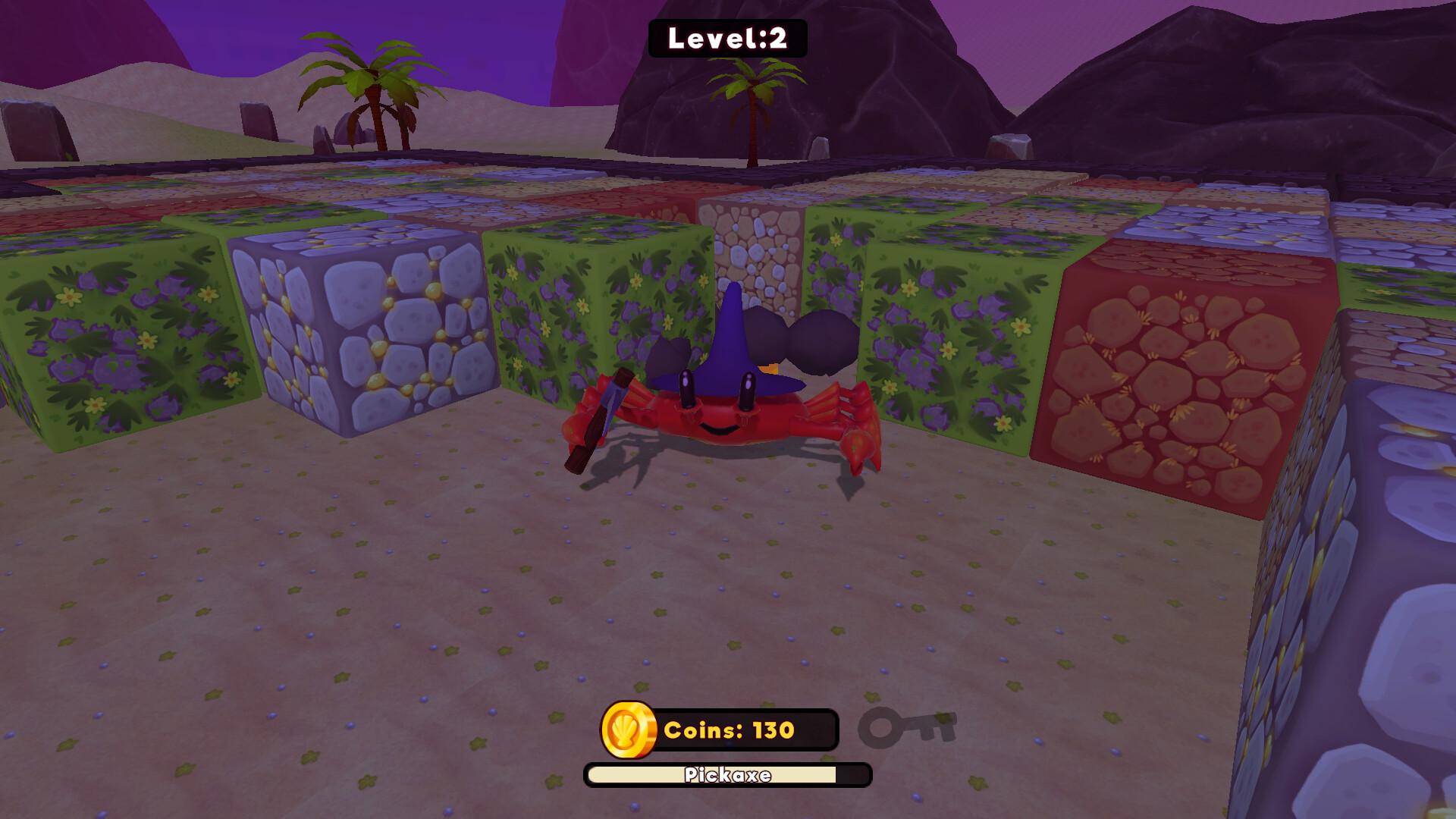Click the Coins: 130 label
The width and height of the screenshot is (1456, 819).
(x=726, y=733)
